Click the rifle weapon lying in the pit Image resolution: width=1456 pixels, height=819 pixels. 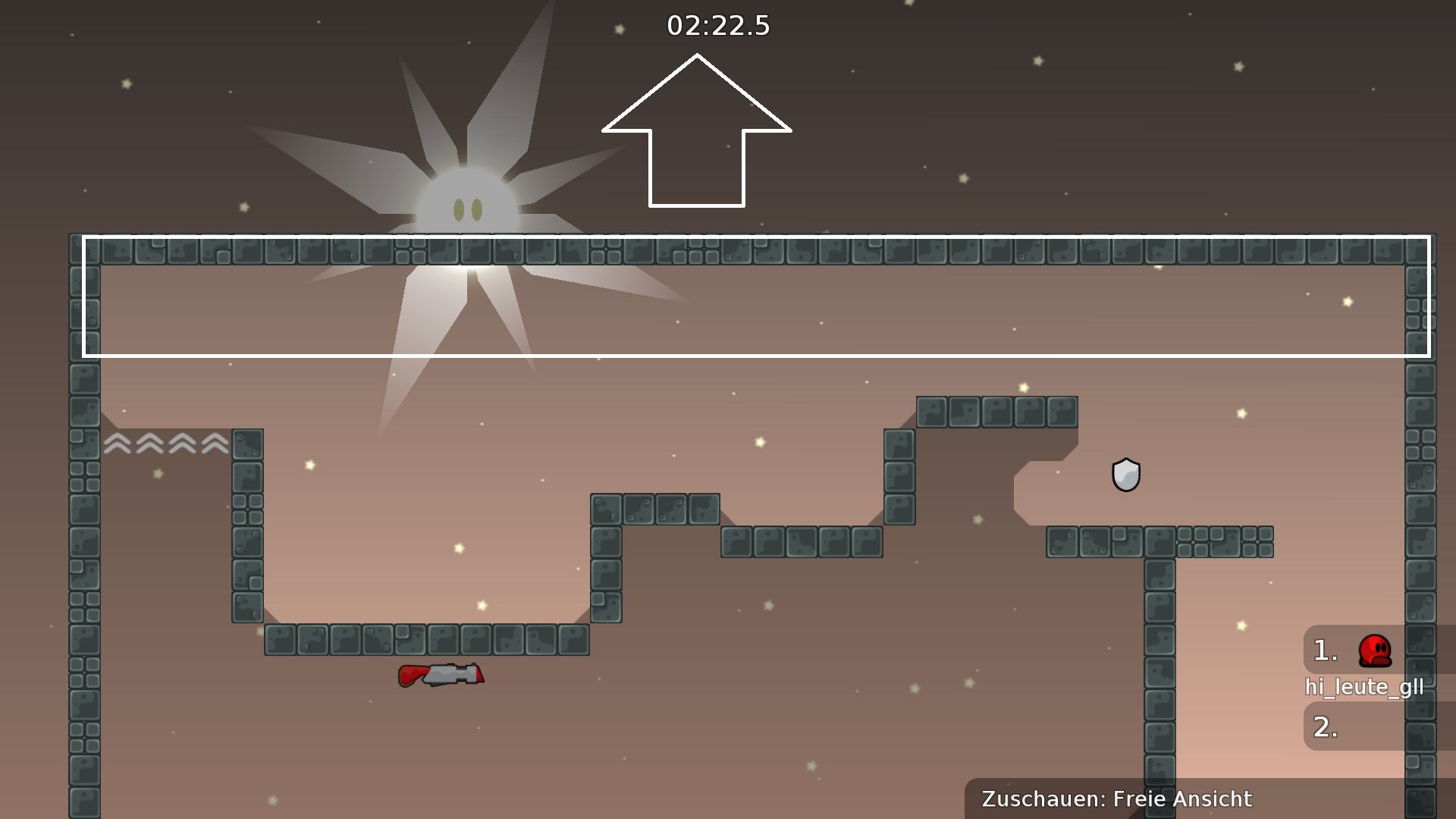[440, 675]
